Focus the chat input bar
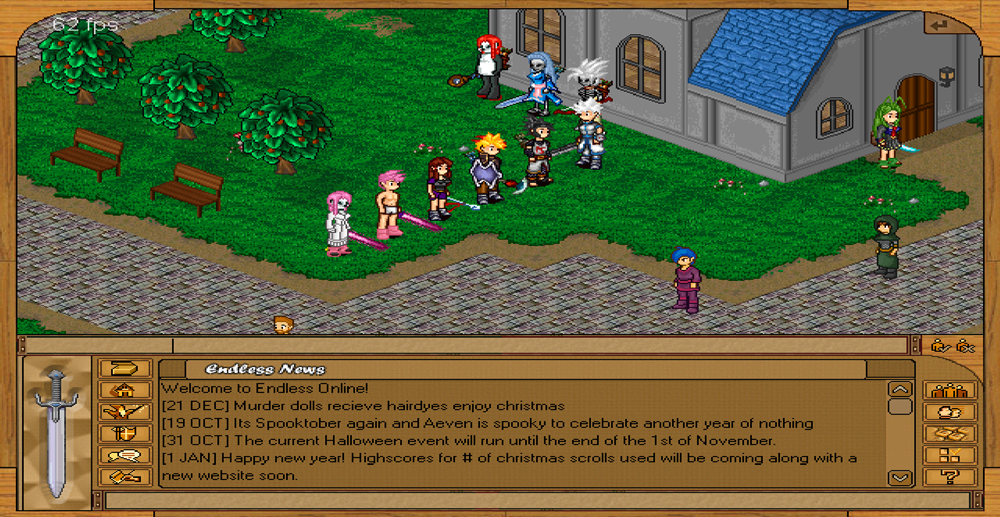The width and height of the screenshot is (1000, 517). click(x=500, y=499)
